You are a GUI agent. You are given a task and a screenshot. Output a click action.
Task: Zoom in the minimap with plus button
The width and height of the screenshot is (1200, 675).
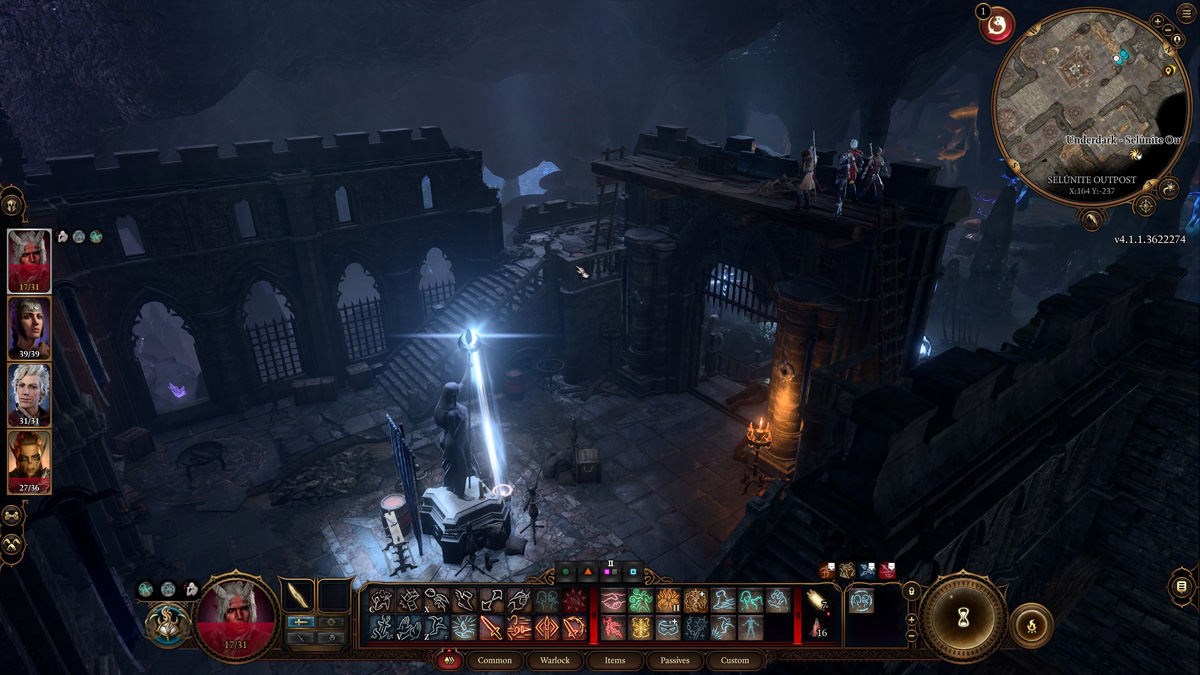click(x=1157, y=21)
